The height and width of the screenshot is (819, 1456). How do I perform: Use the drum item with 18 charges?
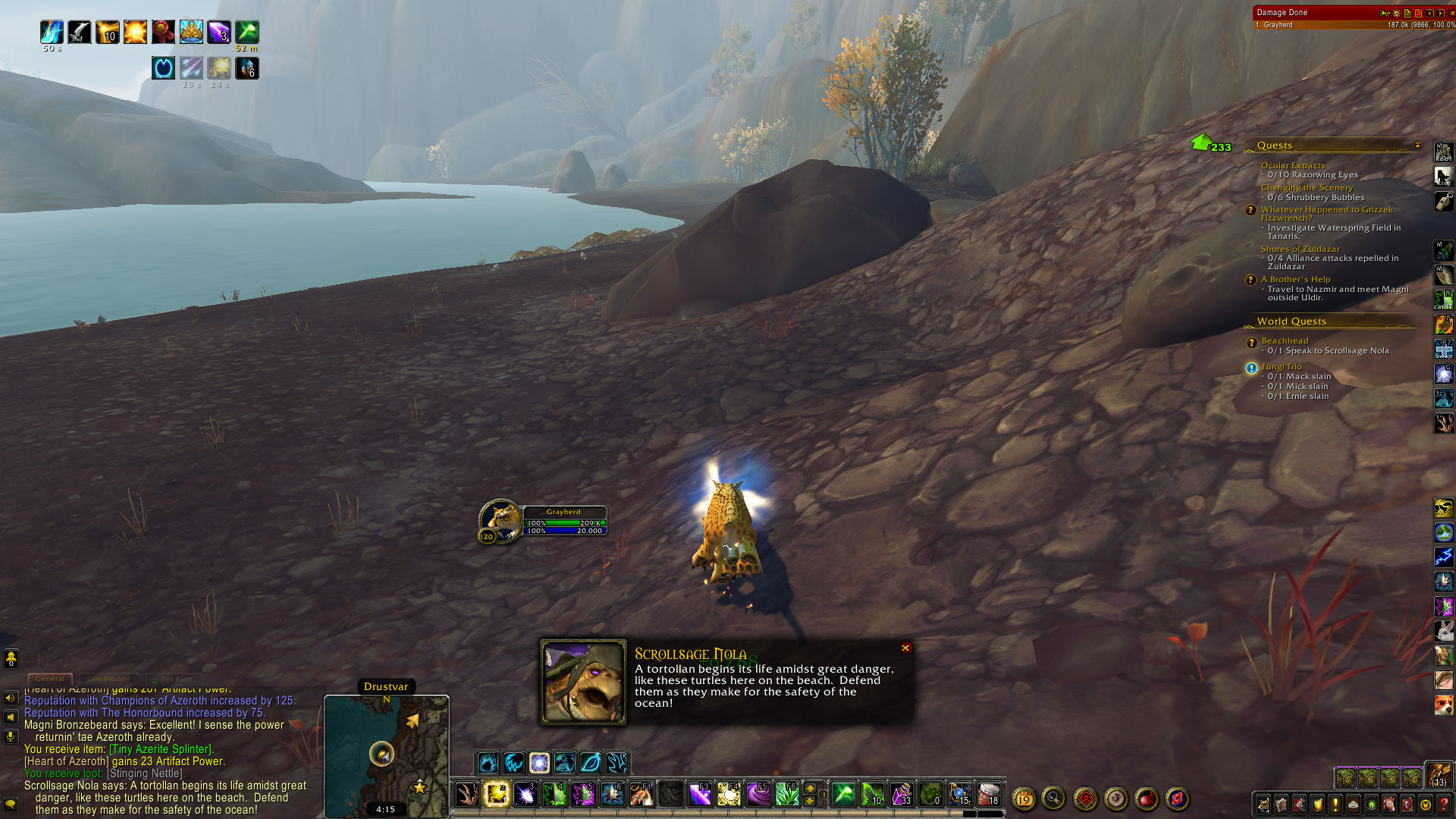pos(988,794)
